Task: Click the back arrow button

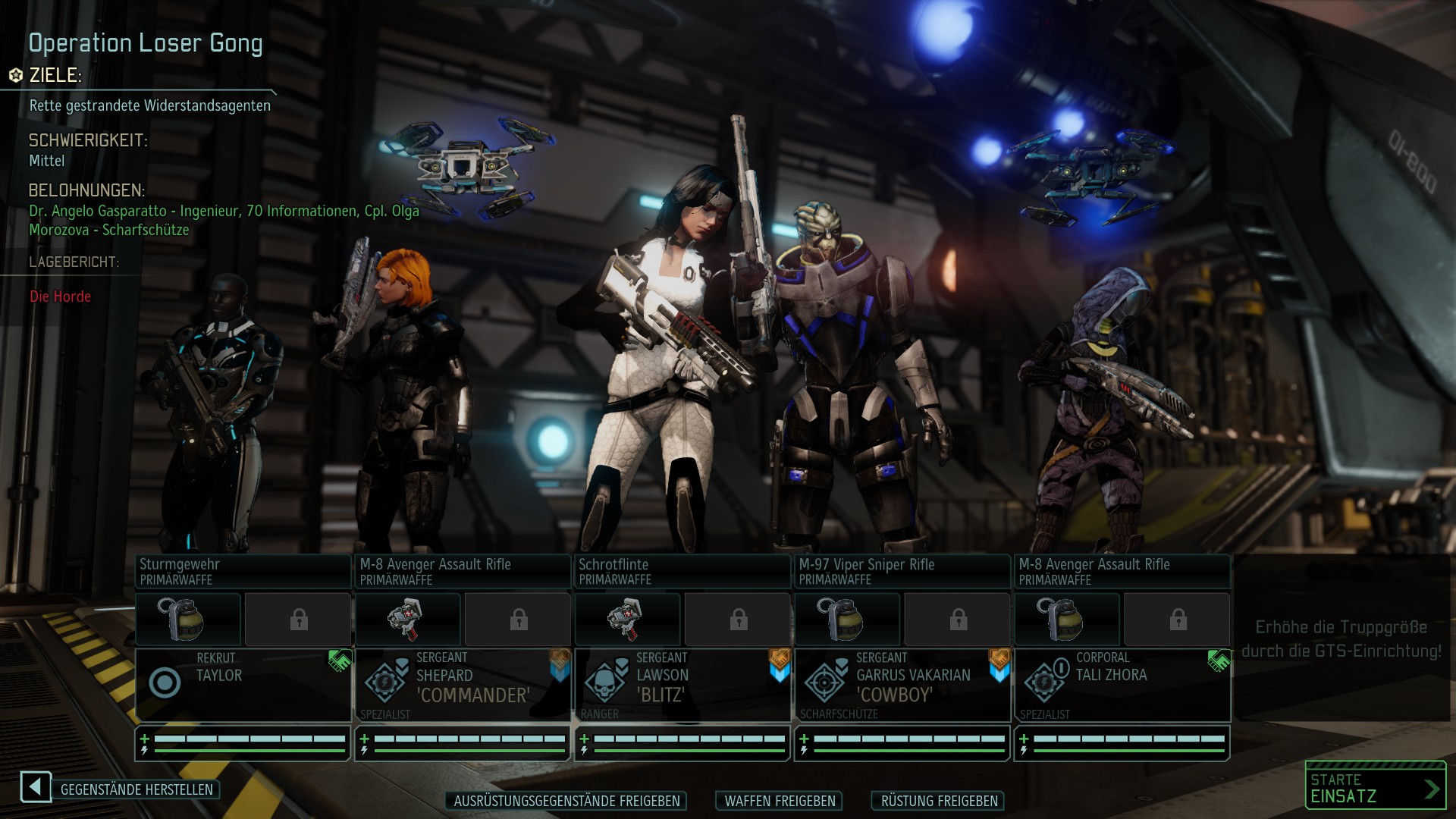Action: pyautogui.click(x=36, y=787)
